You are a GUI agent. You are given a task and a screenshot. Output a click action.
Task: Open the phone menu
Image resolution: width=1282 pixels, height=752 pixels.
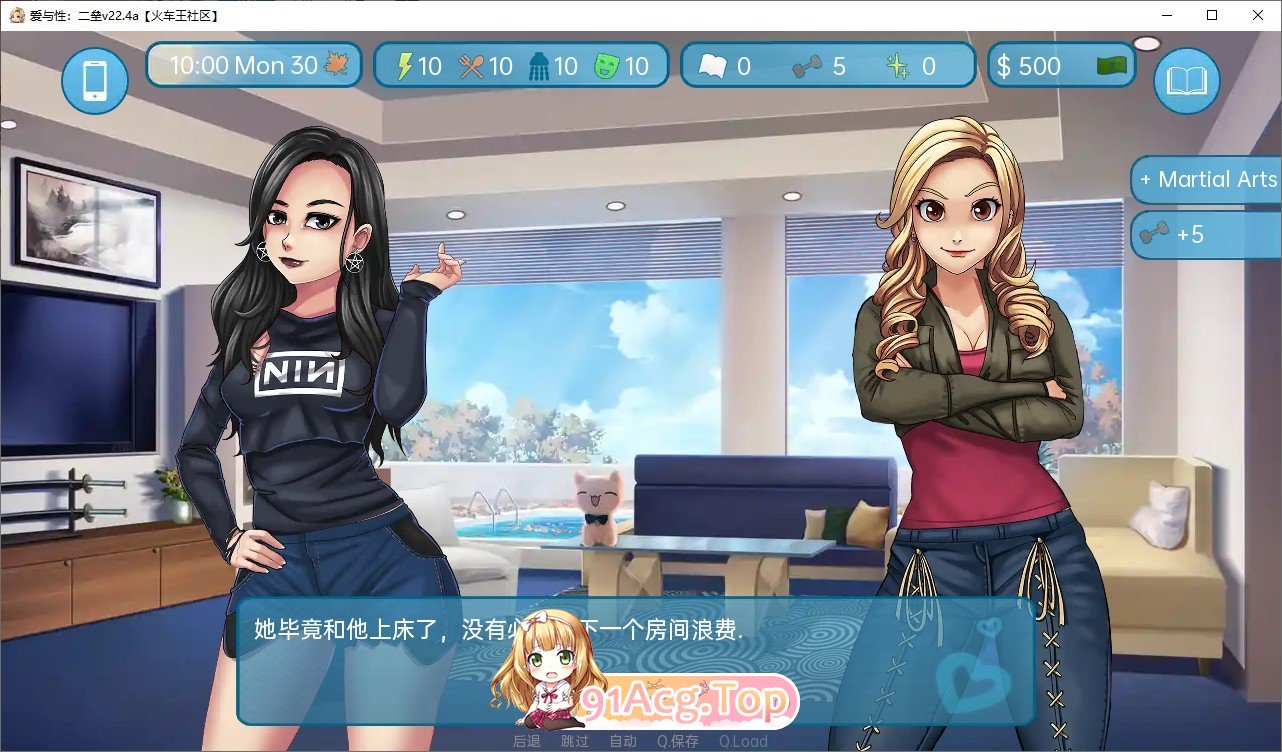point(93,80)
